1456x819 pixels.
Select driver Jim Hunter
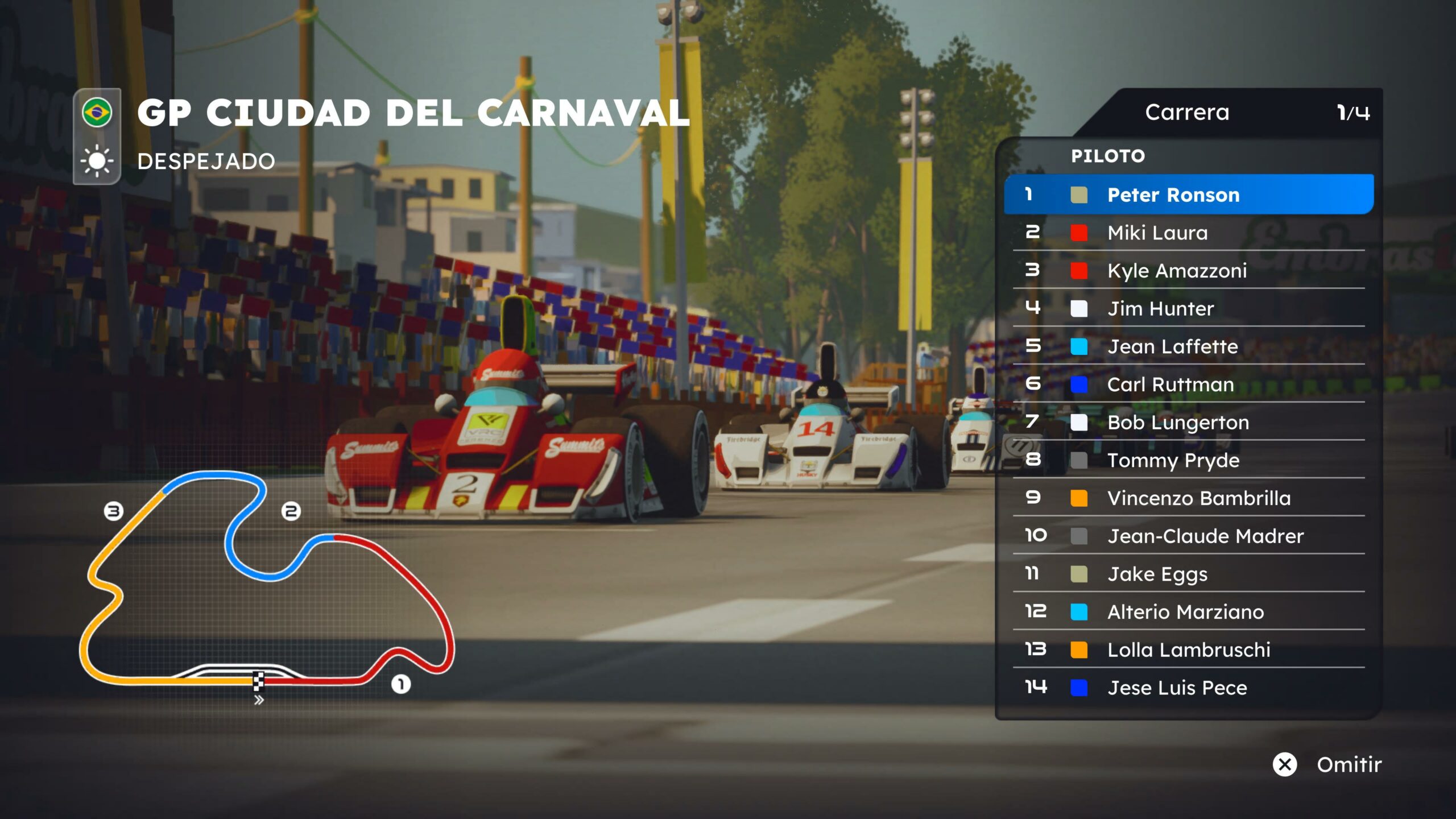(1189, 308)
